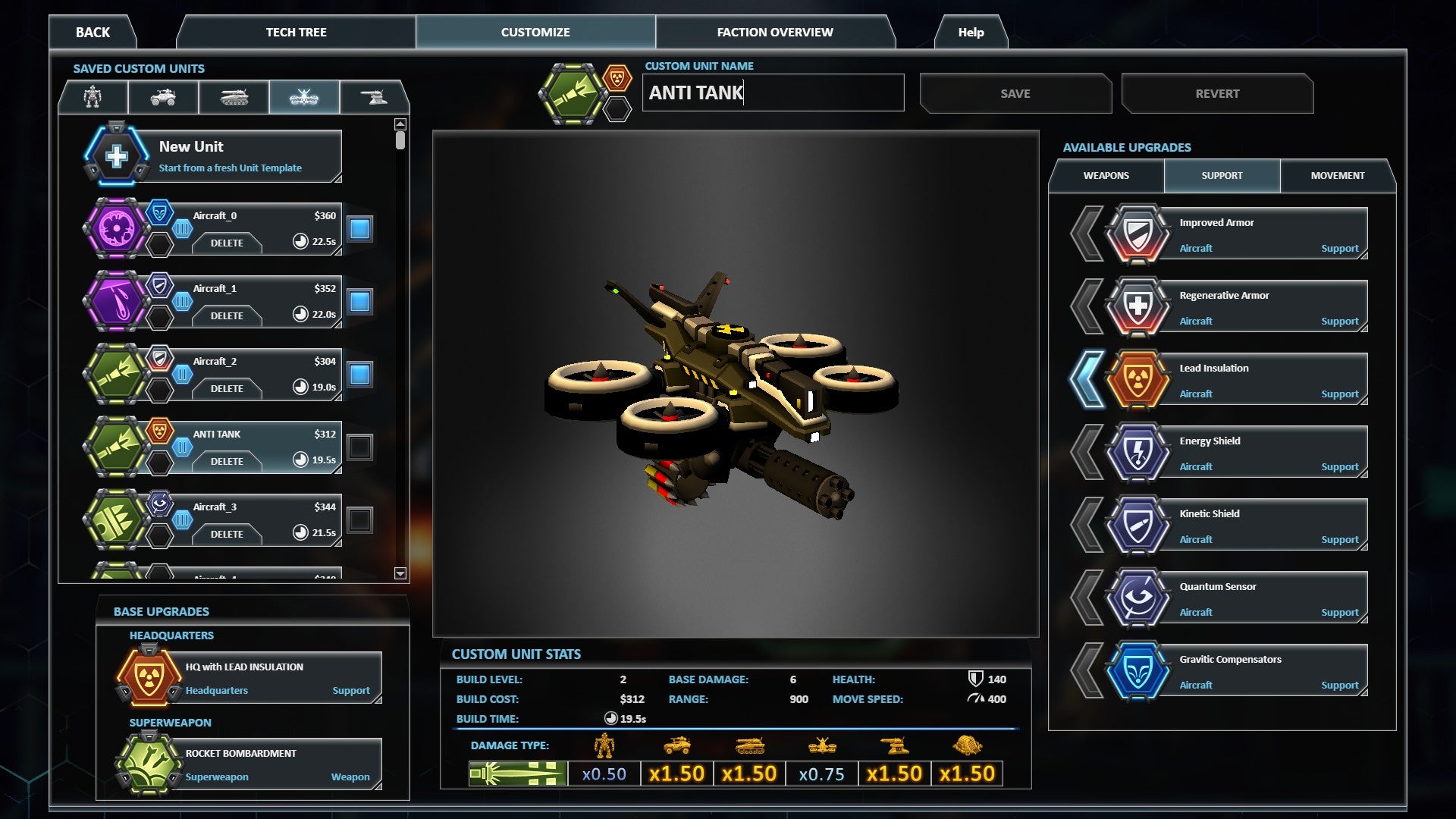Switch to the TECH TREE tab
Viewport: 1456px width, 819px height.
coord(295,32)
